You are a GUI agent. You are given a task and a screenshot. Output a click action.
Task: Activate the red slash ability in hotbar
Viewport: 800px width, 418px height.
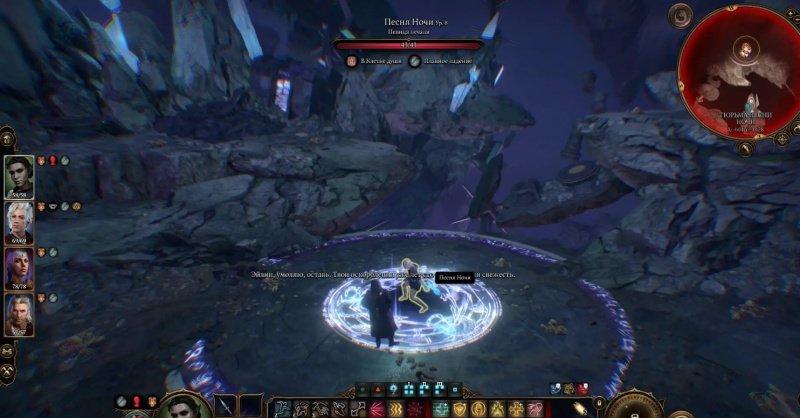pos(378,409)
